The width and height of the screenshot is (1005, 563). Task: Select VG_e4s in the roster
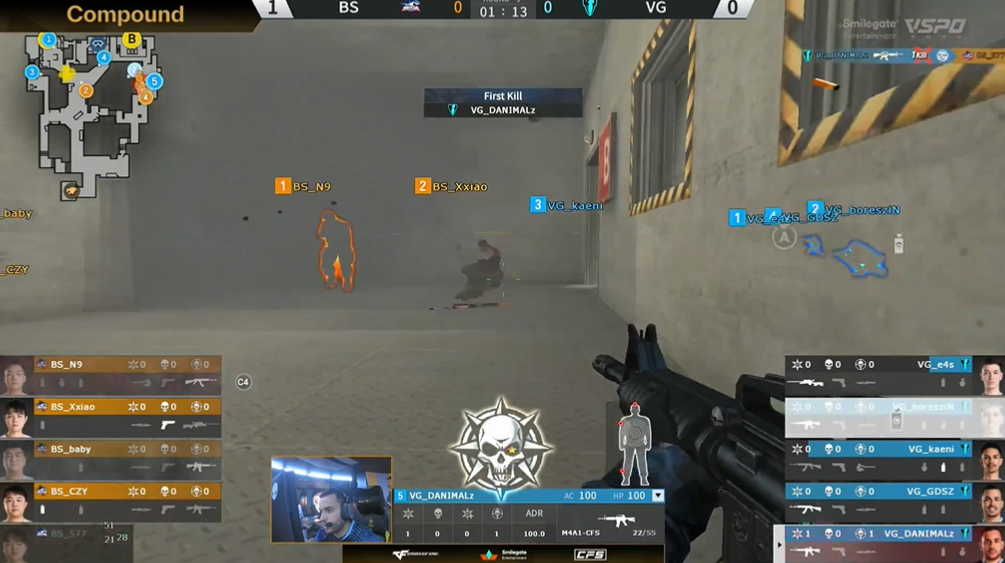(x=880, y=373)
